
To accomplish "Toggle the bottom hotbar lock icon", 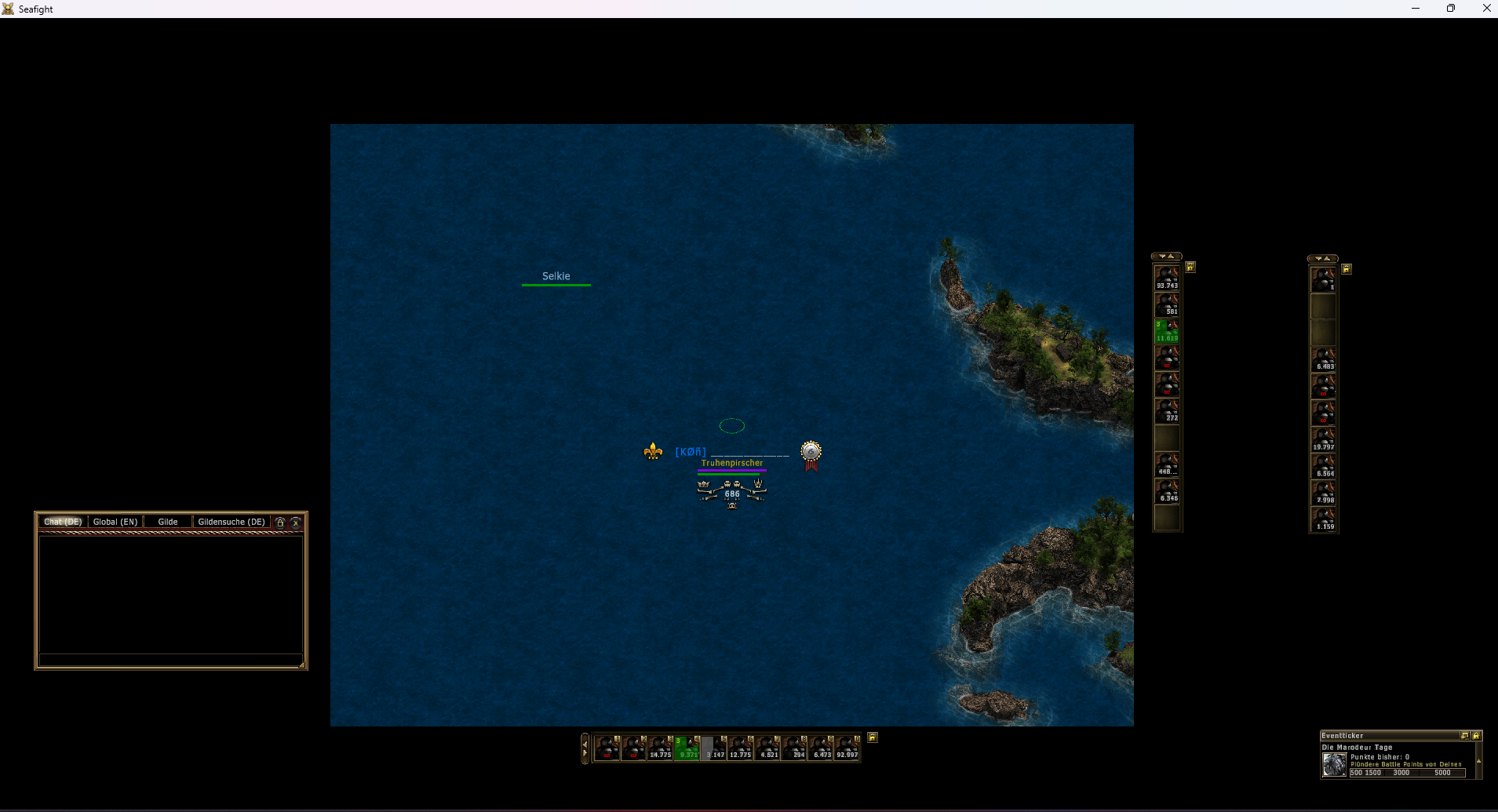I will click(x=873, y=737).
